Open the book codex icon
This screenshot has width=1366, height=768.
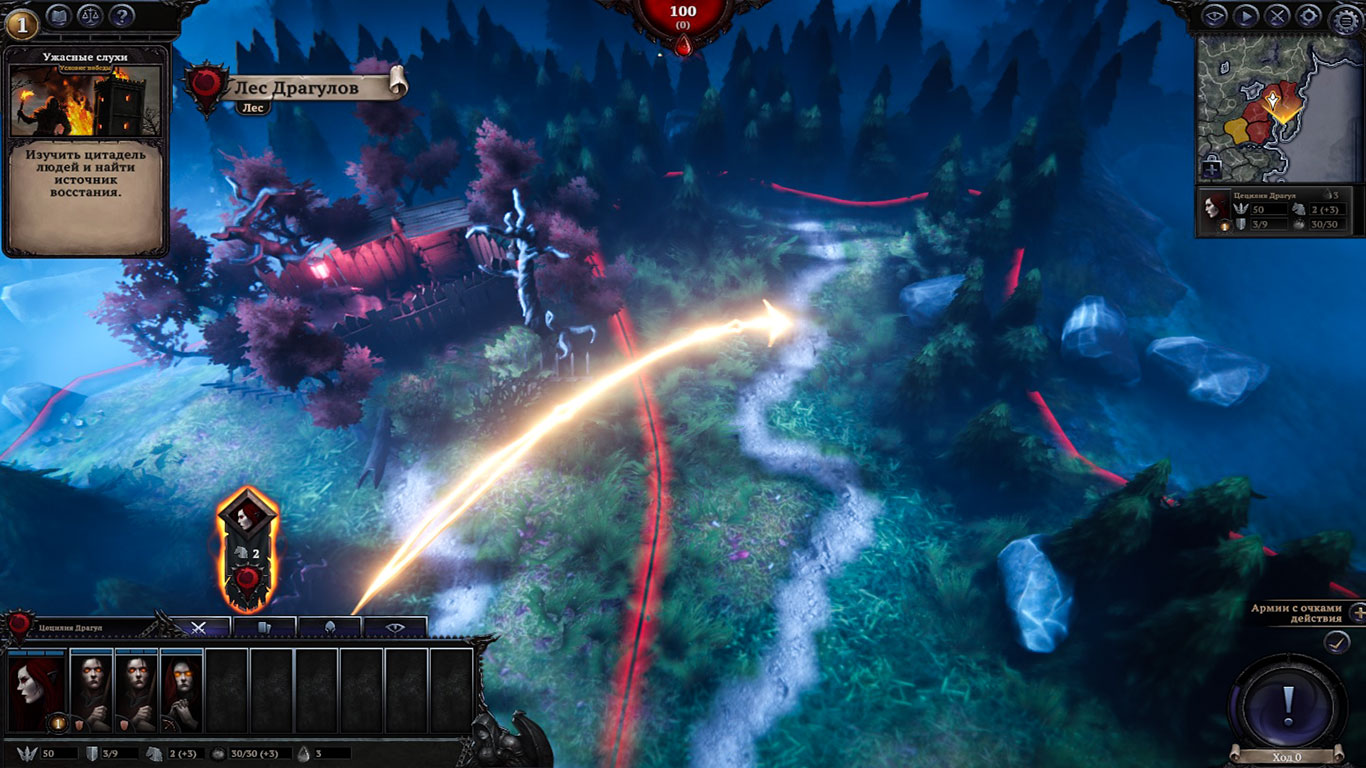coord(58,16)
